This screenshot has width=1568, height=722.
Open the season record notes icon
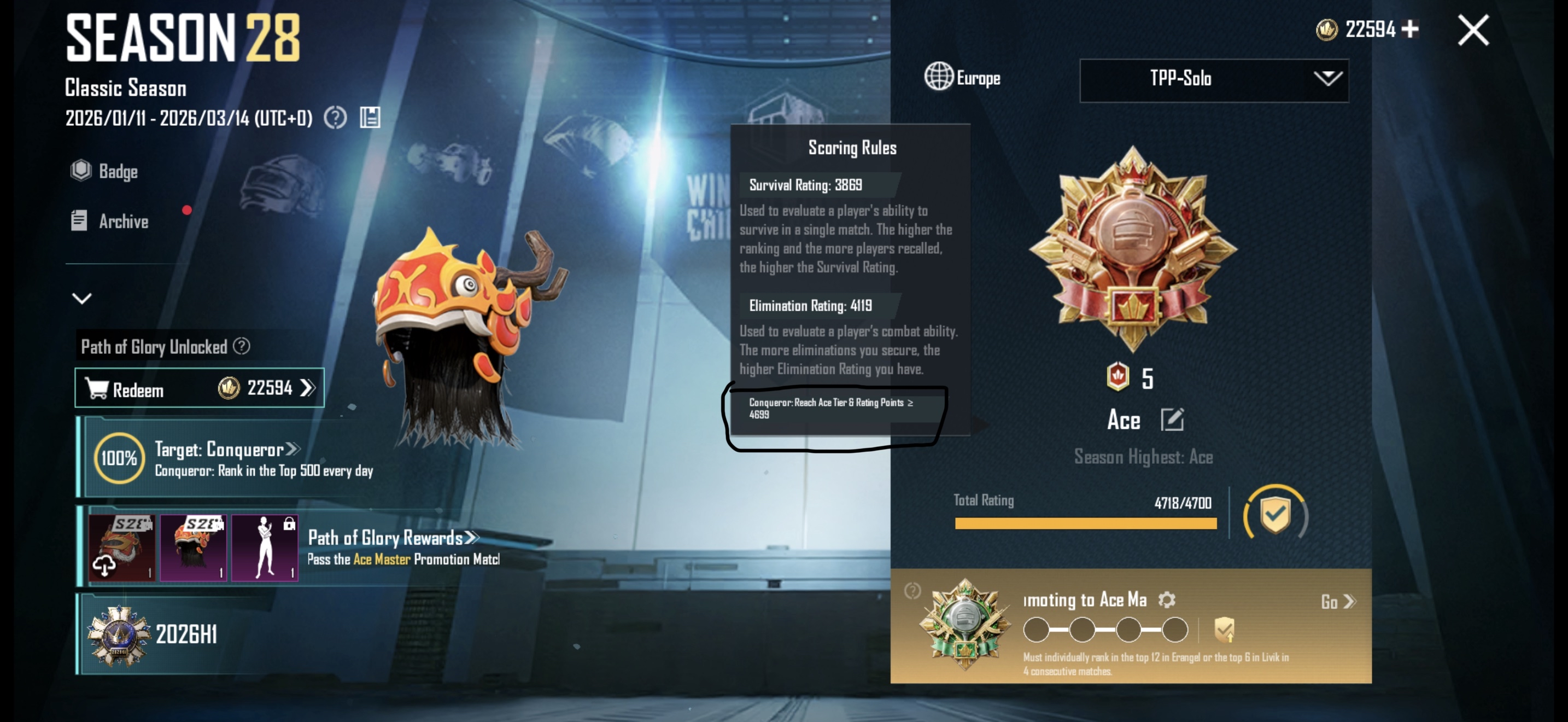pos(370,118)
